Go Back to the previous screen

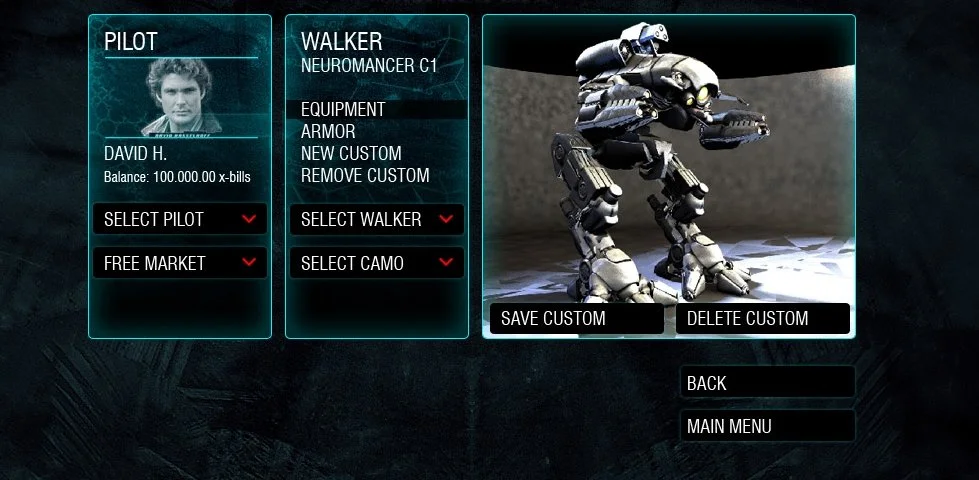click(x=767, y=383)
